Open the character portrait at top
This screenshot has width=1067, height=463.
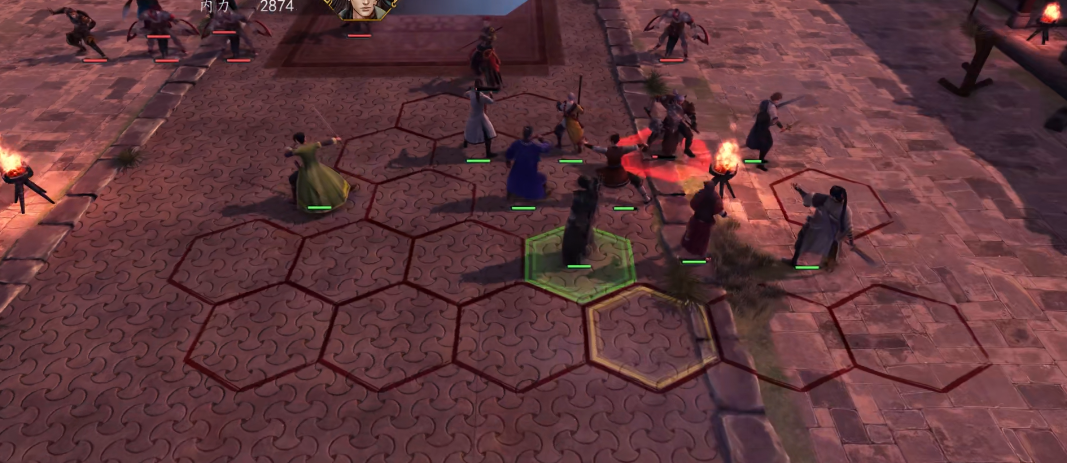click(x=361, y=9)
